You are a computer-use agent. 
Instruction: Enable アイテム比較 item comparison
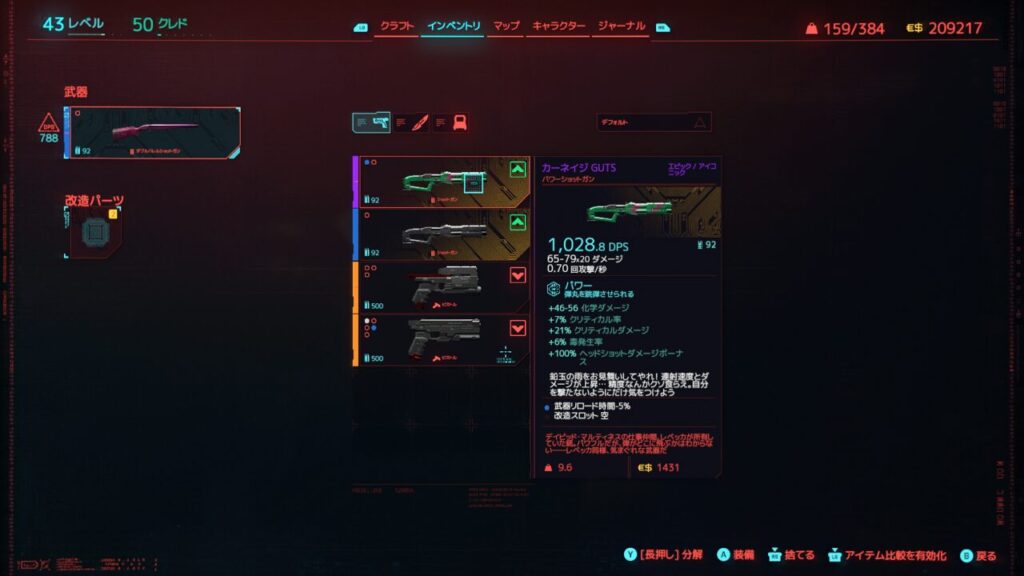click(x=889, y=555)
